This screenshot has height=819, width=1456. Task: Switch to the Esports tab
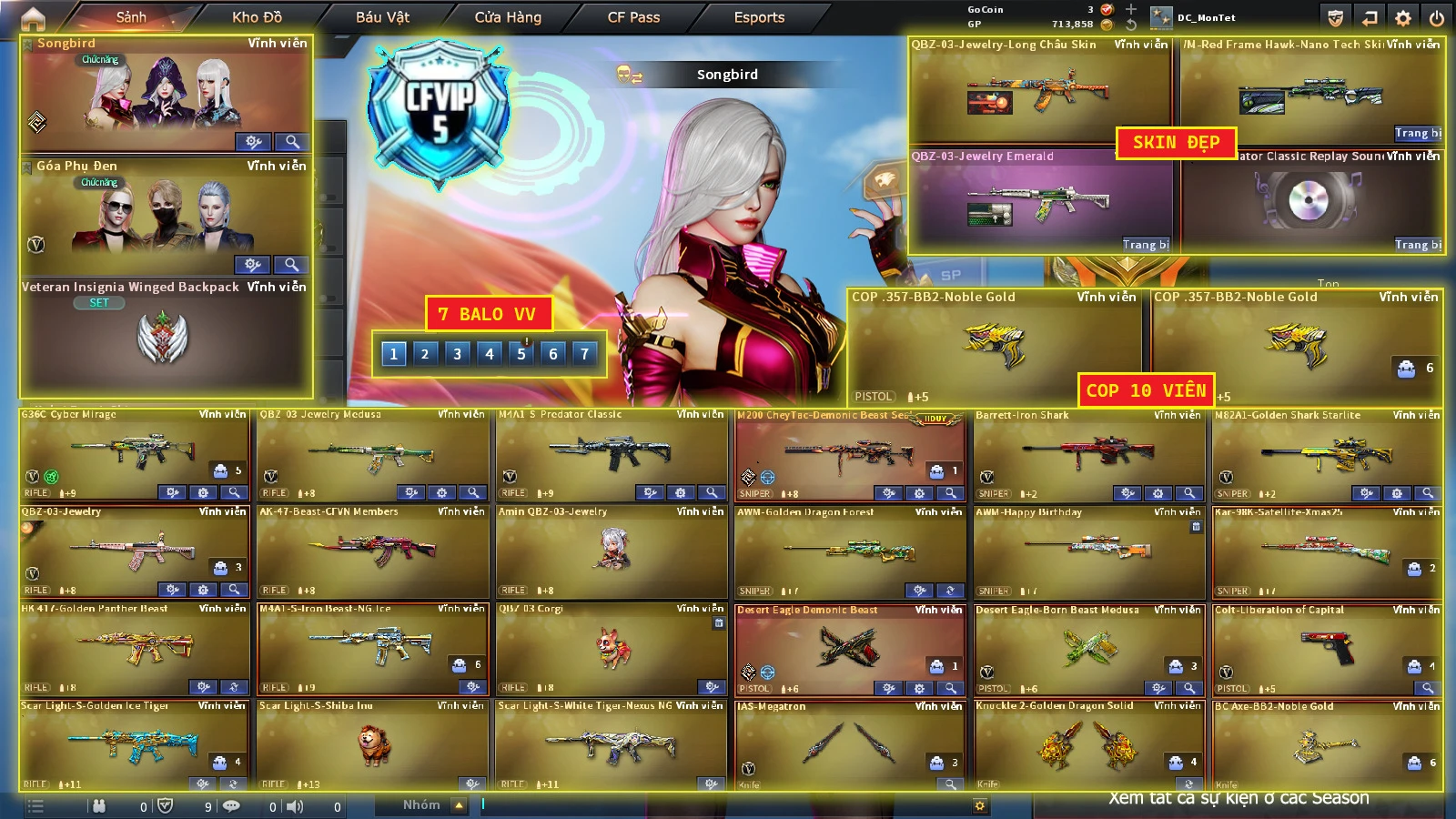point(759,17)
